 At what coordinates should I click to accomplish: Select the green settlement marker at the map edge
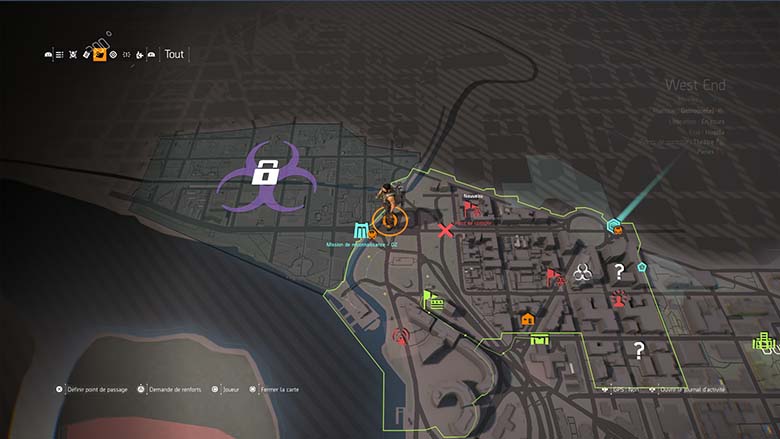[x=765, y=343]
